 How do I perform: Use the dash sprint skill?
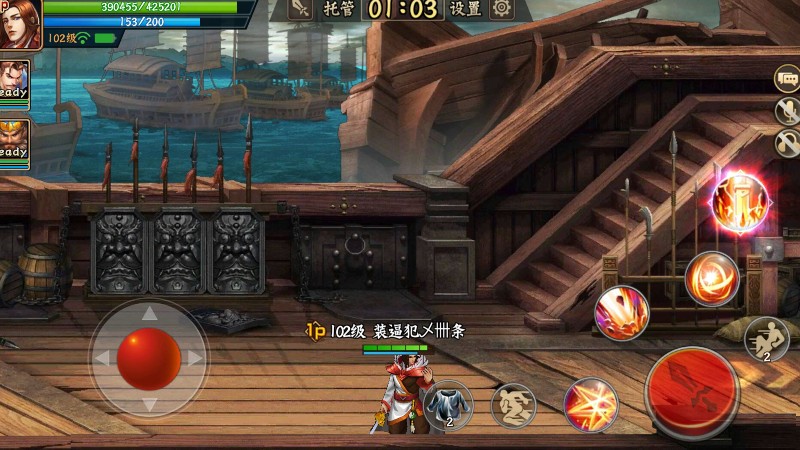[x=767, y=338]
